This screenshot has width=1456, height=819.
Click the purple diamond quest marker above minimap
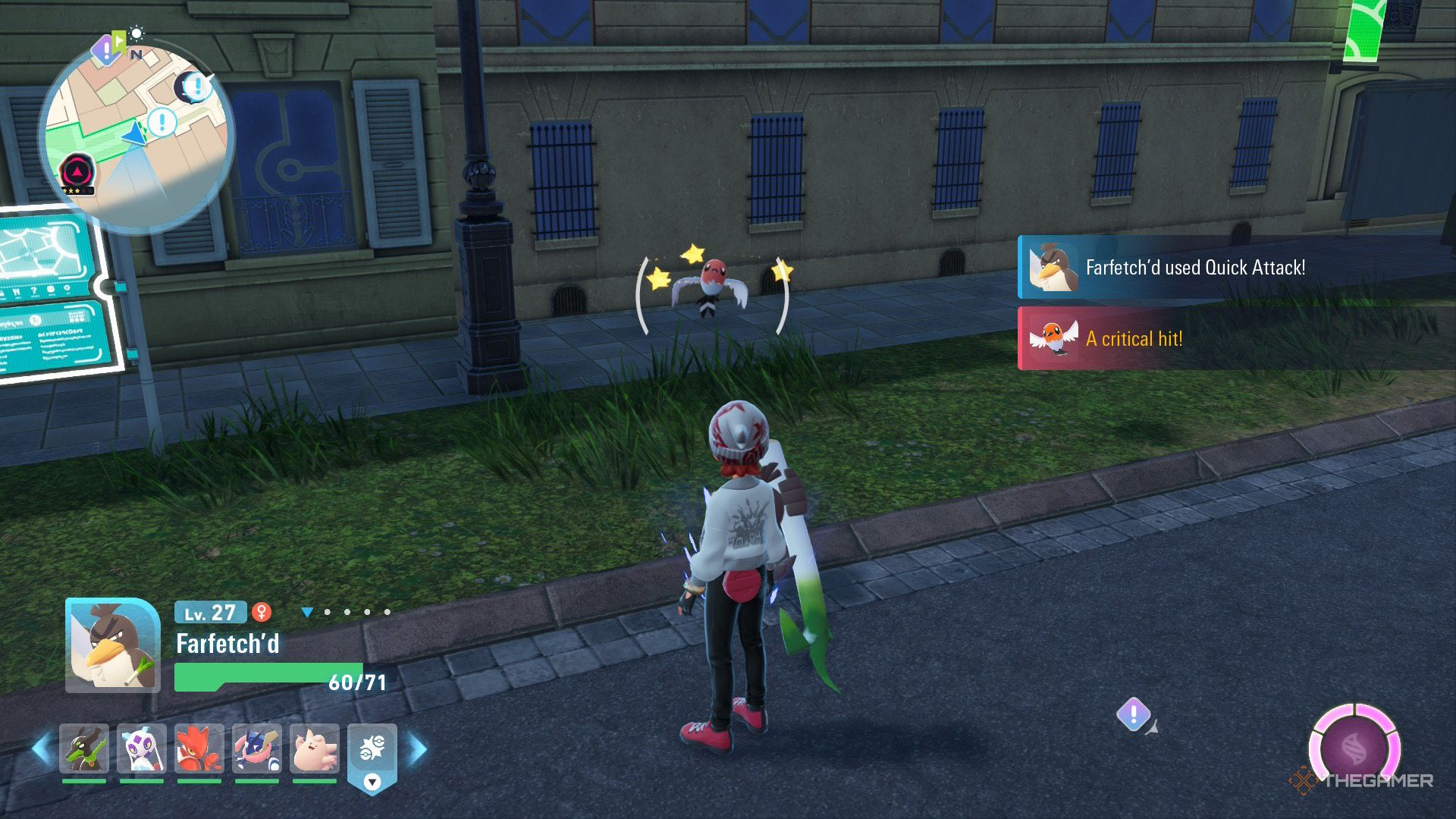[x=105, y=52]
